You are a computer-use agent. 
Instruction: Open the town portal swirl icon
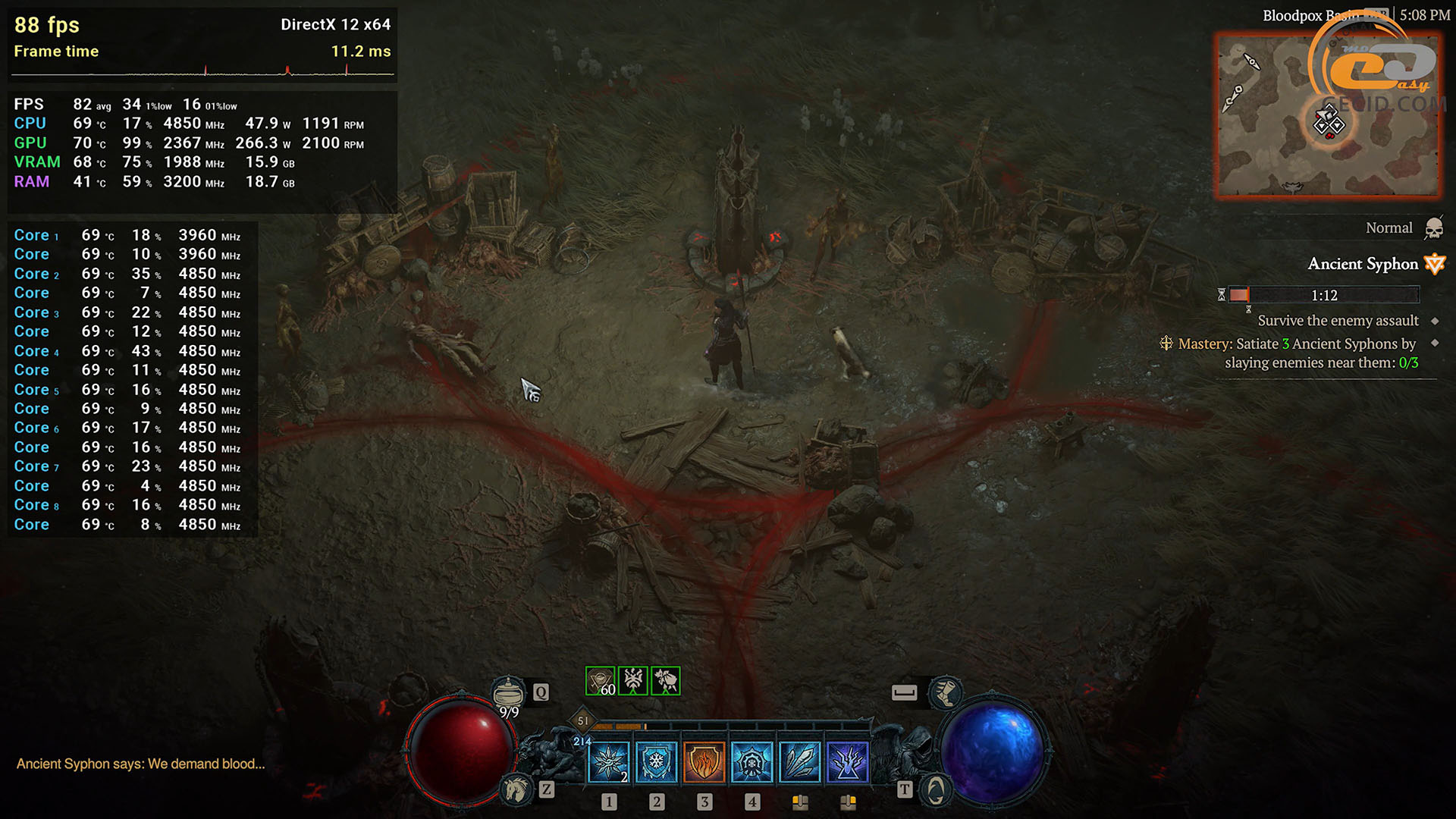tap(936, 789)
